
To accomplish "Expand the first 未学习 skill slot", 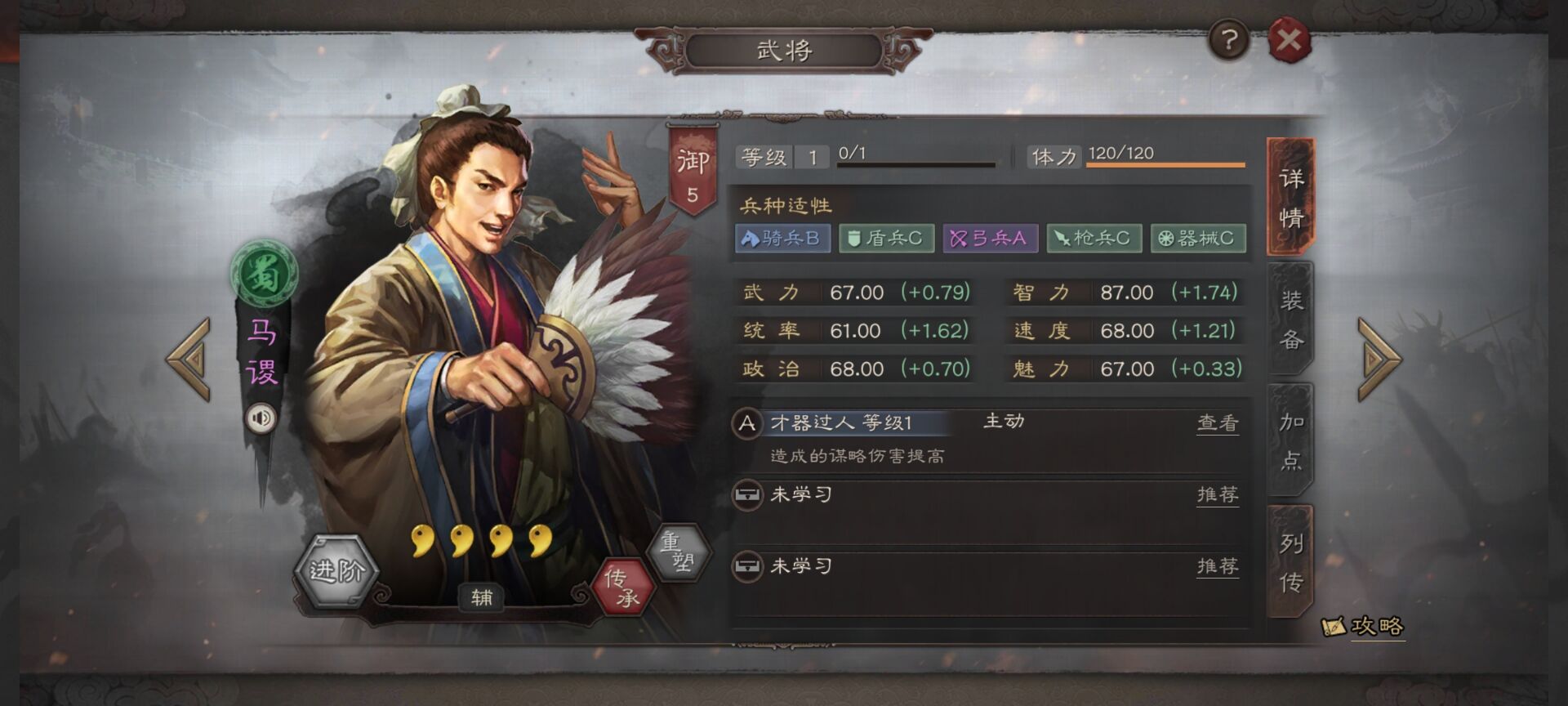I will pyautogui.click(x=798, y=496).
